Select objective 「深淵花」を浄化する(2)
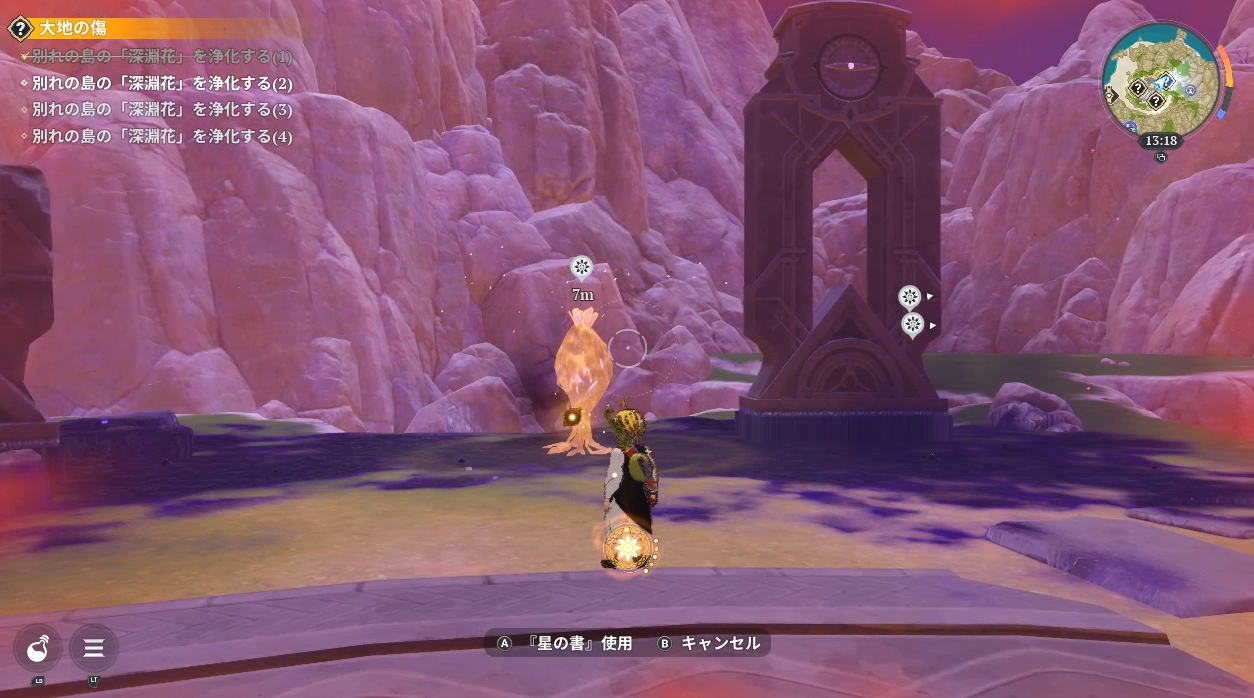Image resolution: width=1254 pixels, height=698 pixels. 162,83
